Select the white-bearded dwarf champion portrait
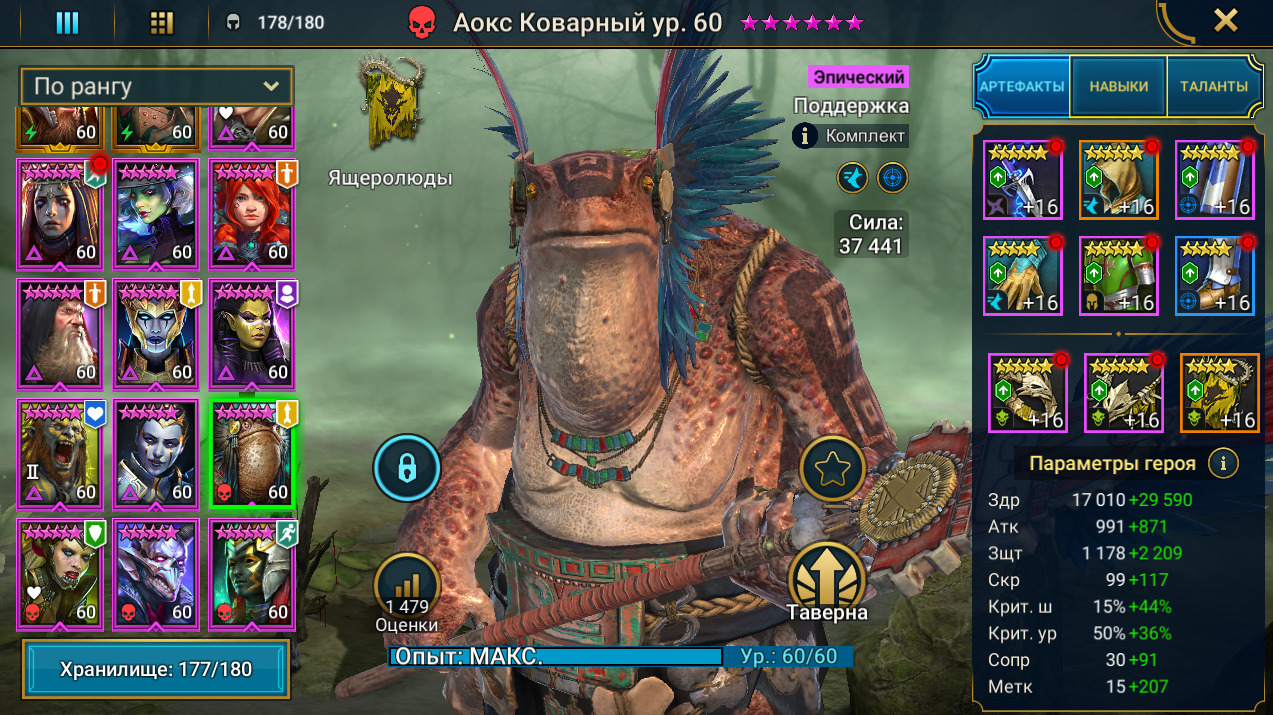Screen dimensions: 1273x715 [x=59, y=332]
